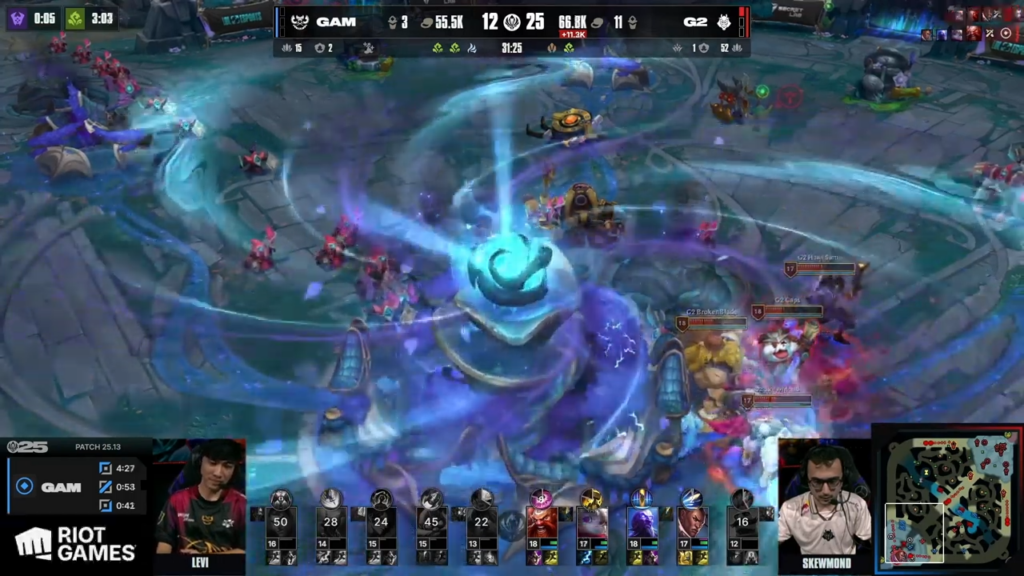1024x576 pixels.
Task: Select Ryze's blue-skinned champion portrait
Action: click(640, 522)
